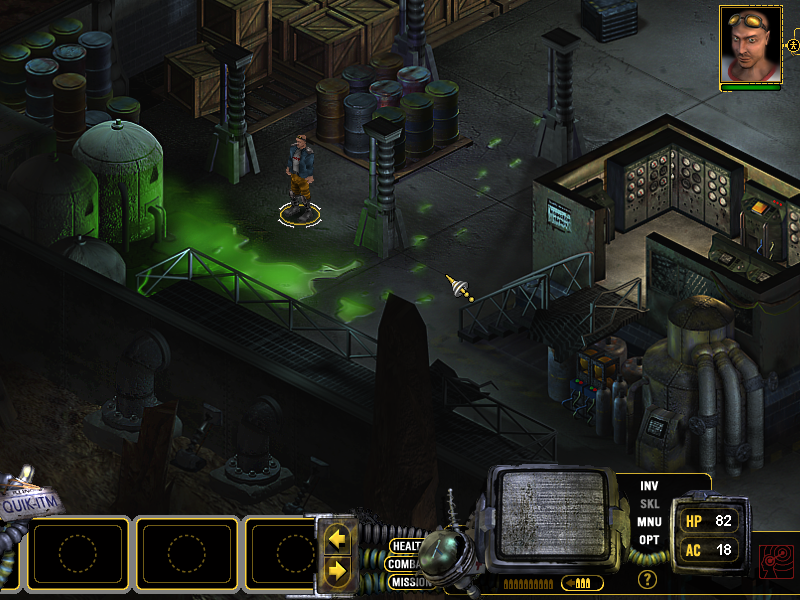Click the question mark help button
Viewport: 800px width, 600px height.
(648, 578)
